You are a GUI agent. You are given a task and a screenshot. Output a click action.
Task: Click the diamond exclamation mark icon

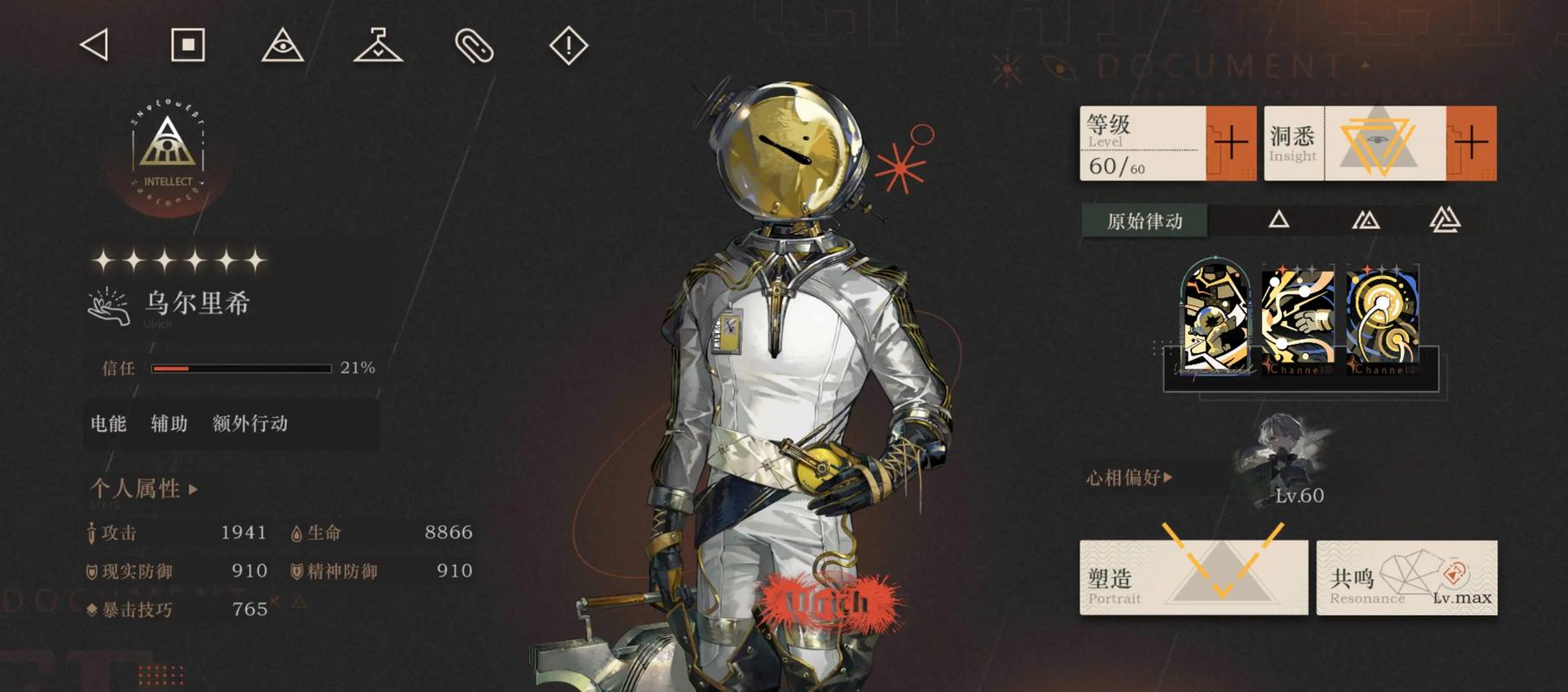(x=568, y=45)
